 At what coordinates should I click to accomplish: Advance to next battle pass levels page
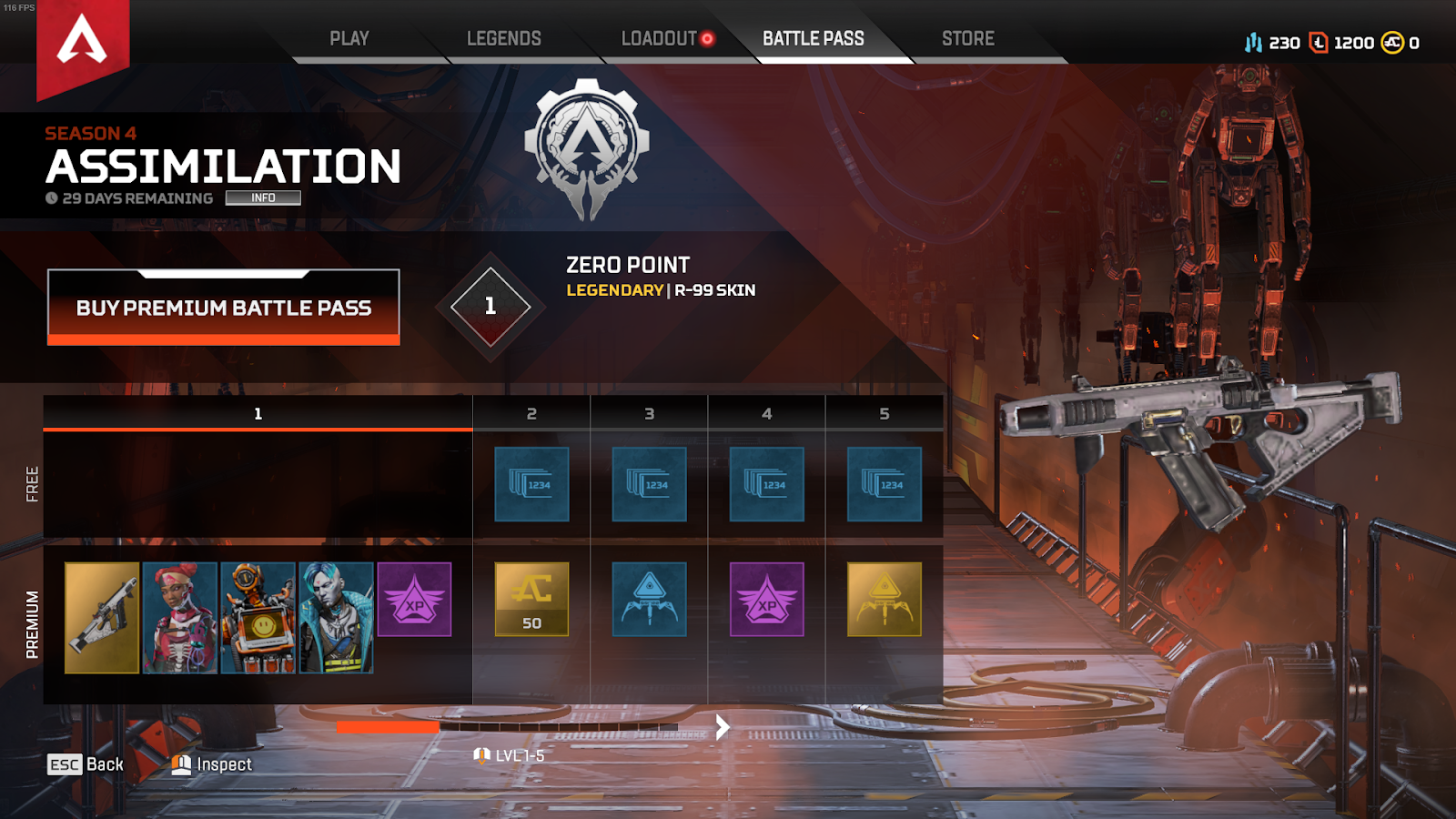(x=723, y=726)
